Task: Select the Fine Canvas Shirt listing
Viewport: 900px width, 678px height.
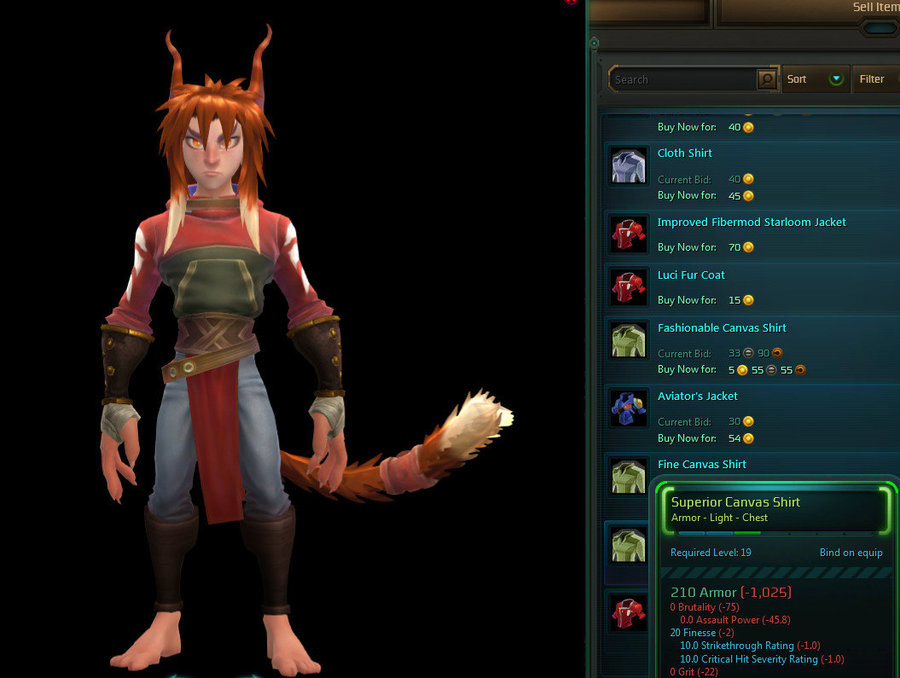Action: tap(702, 464)
